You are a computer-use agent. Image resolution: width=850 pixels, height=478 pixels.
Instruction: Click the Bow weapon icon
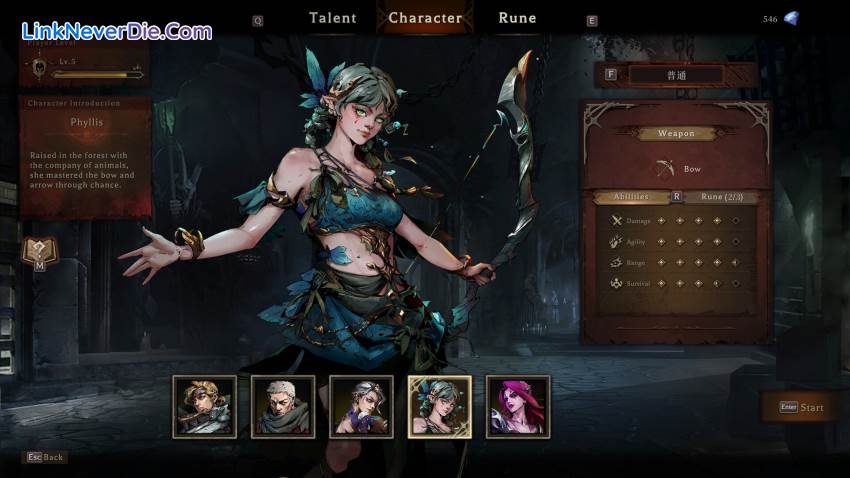pyautogui.click(x=665, y=169)
